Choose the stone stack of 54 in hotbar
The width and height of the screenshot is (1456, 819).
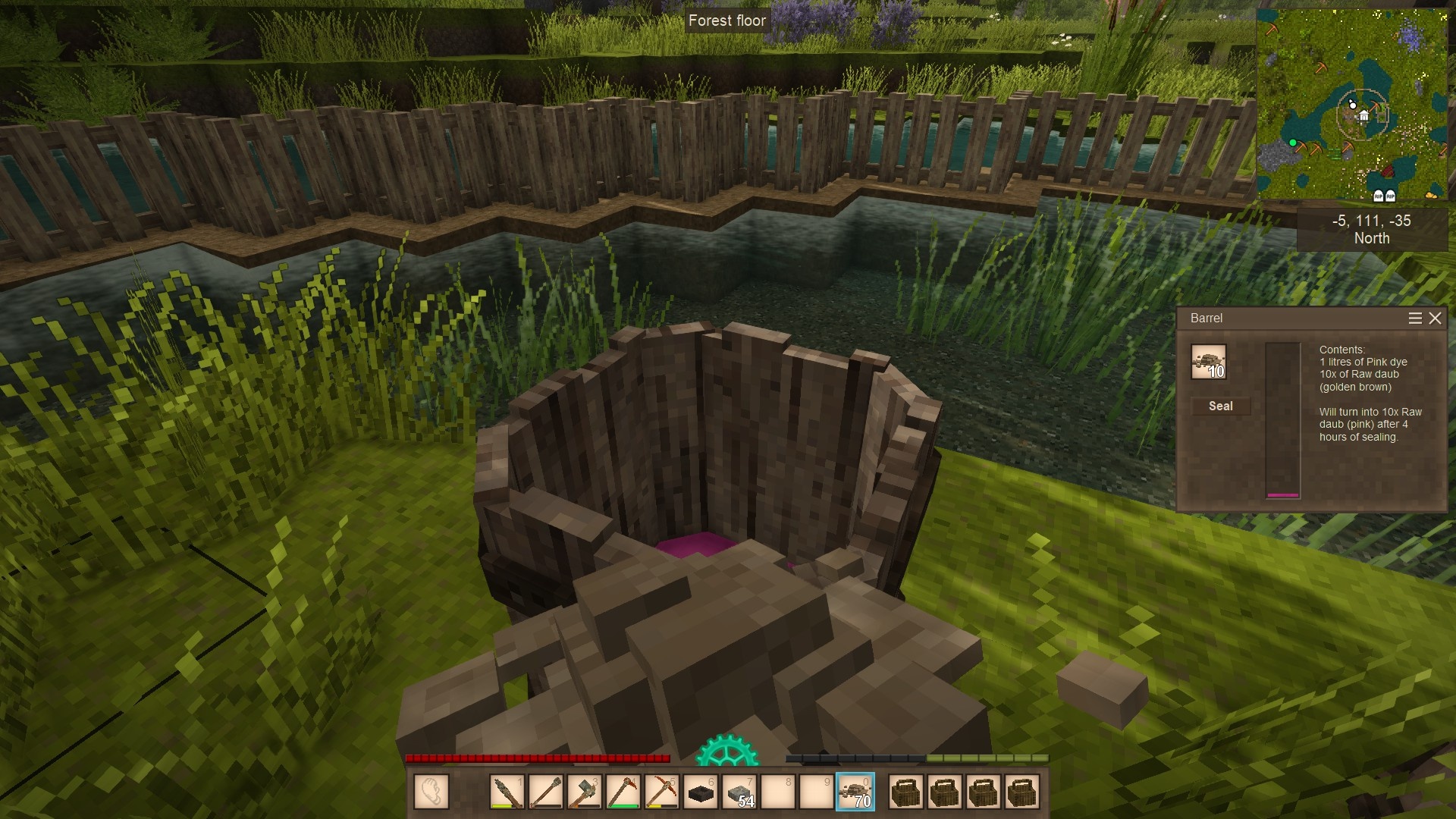739,792
